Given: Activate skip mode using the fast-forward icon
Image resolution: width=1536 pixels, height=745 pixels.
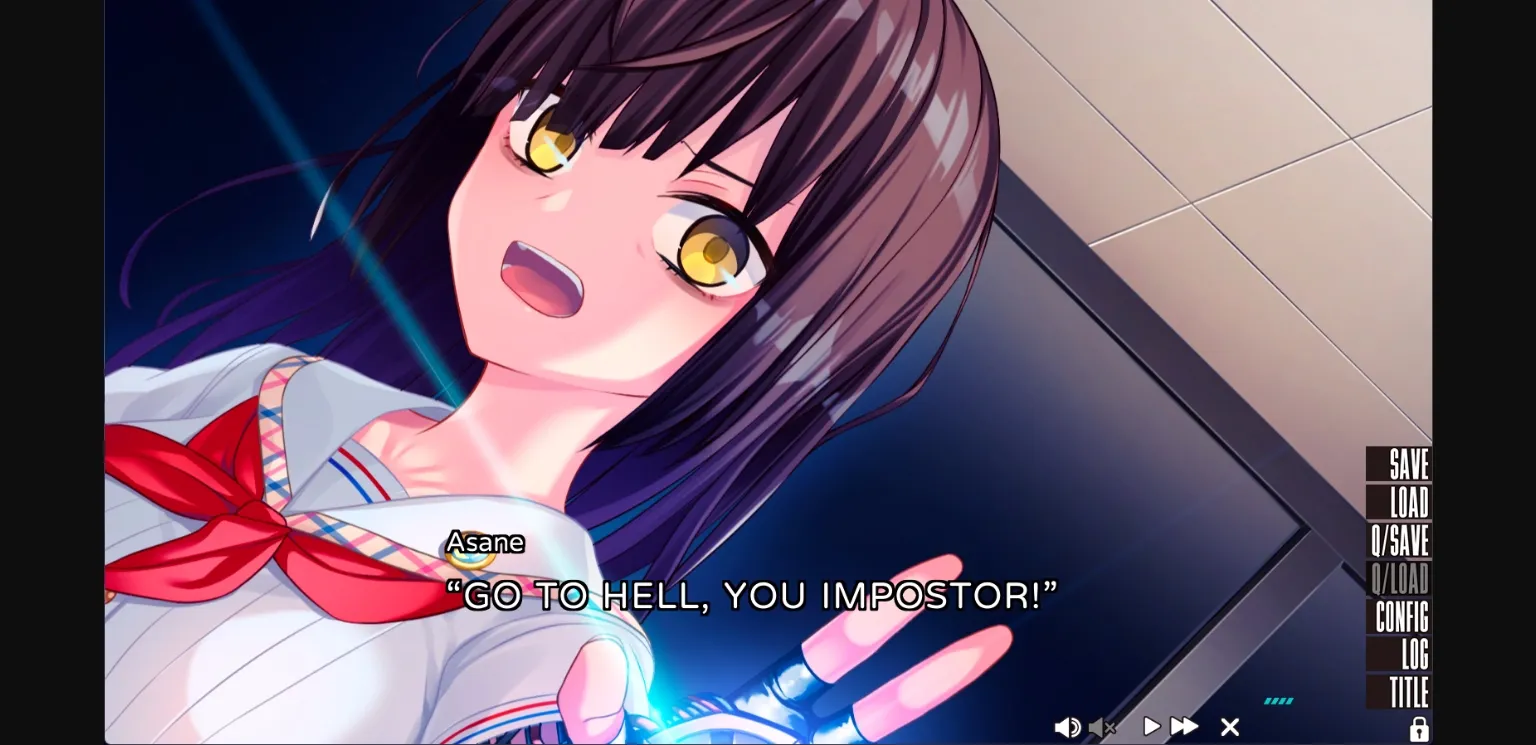Looking at the screenshot, I should (1185, 727).
